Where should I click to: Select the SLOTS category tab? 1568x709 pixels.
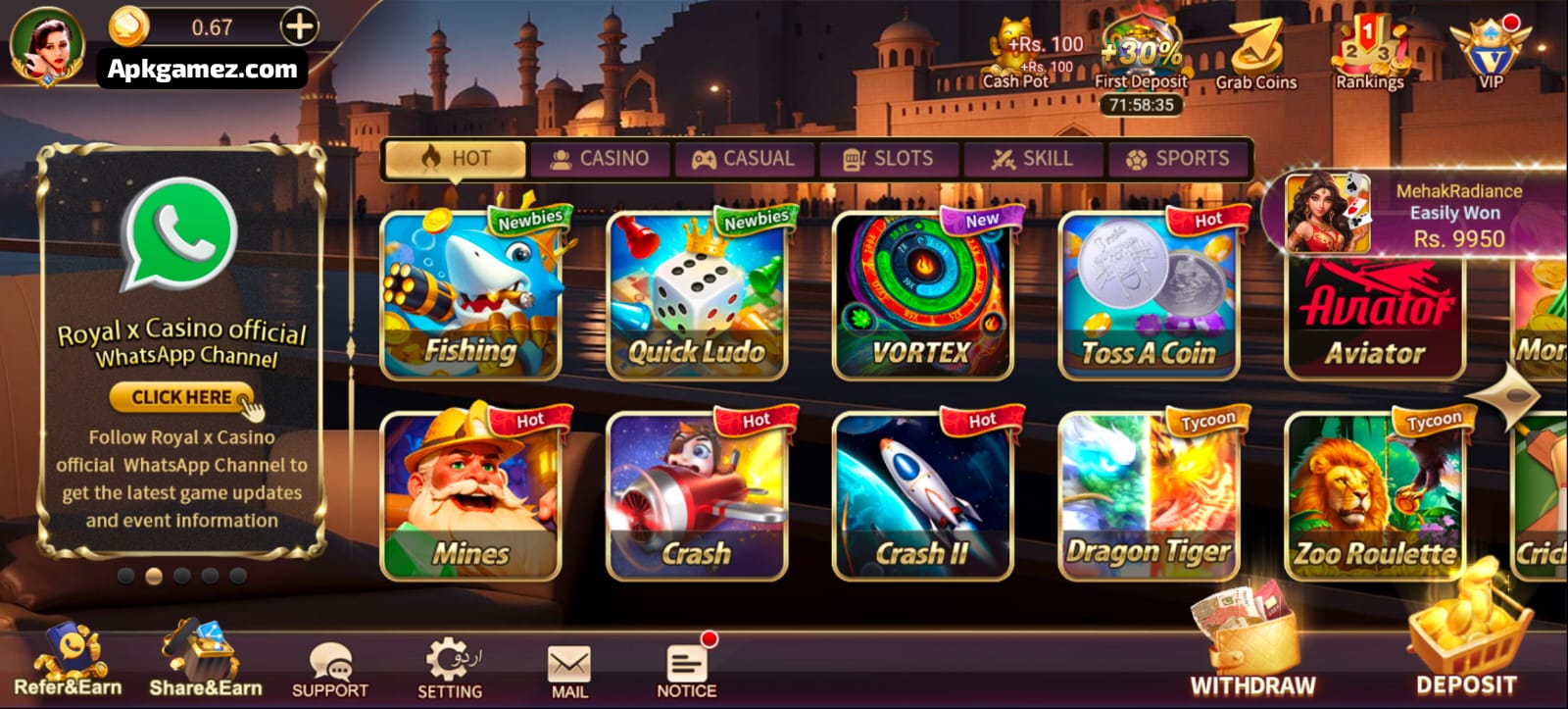(x=888, y=159)
